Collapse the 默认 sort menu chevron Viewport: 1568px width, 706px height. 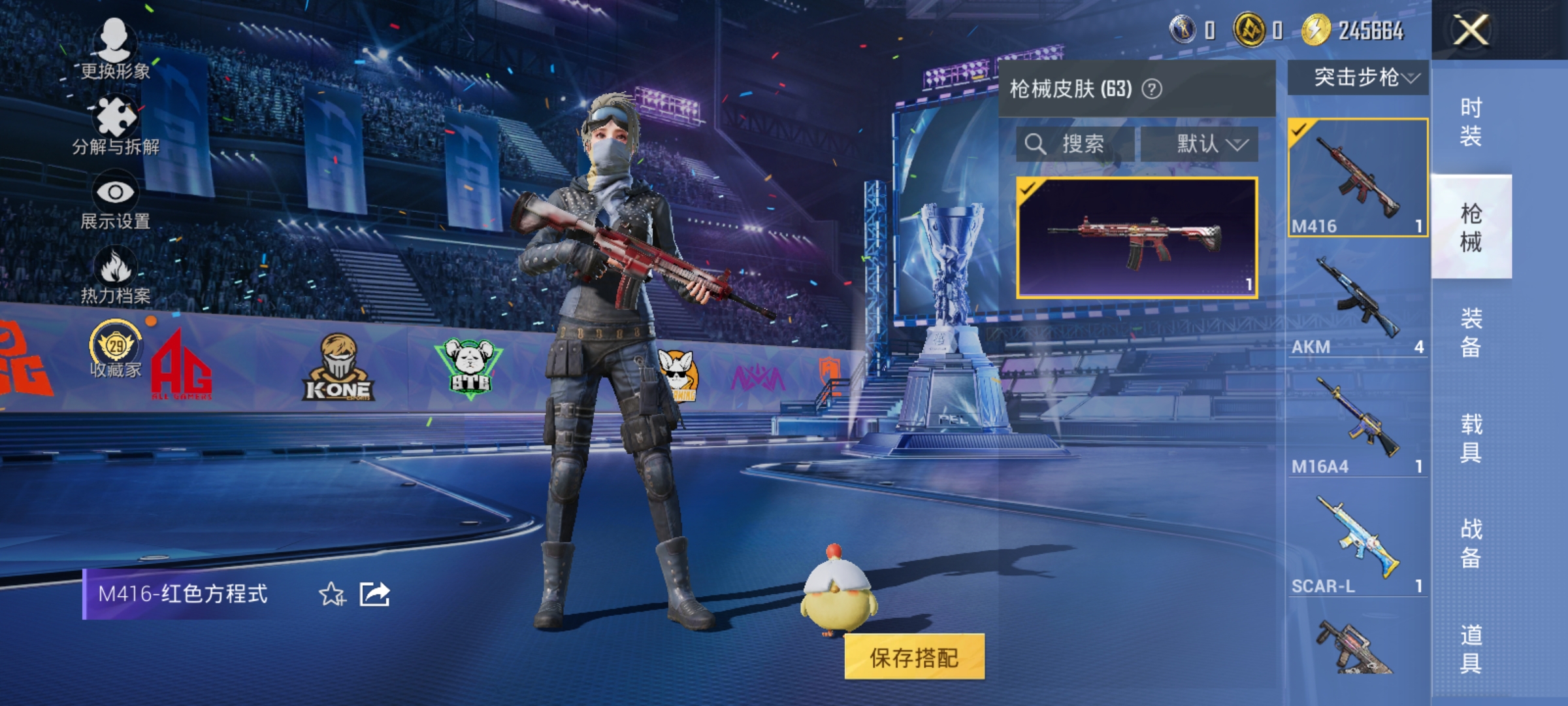(x=1239, y=145)
